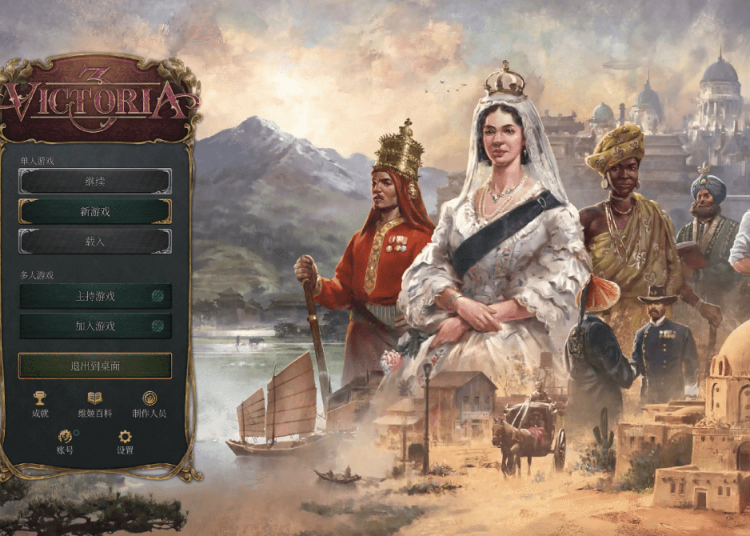Exit via 退出到桌面 button
The height and width of the screenshot is (536, 750).
(95, 366)
